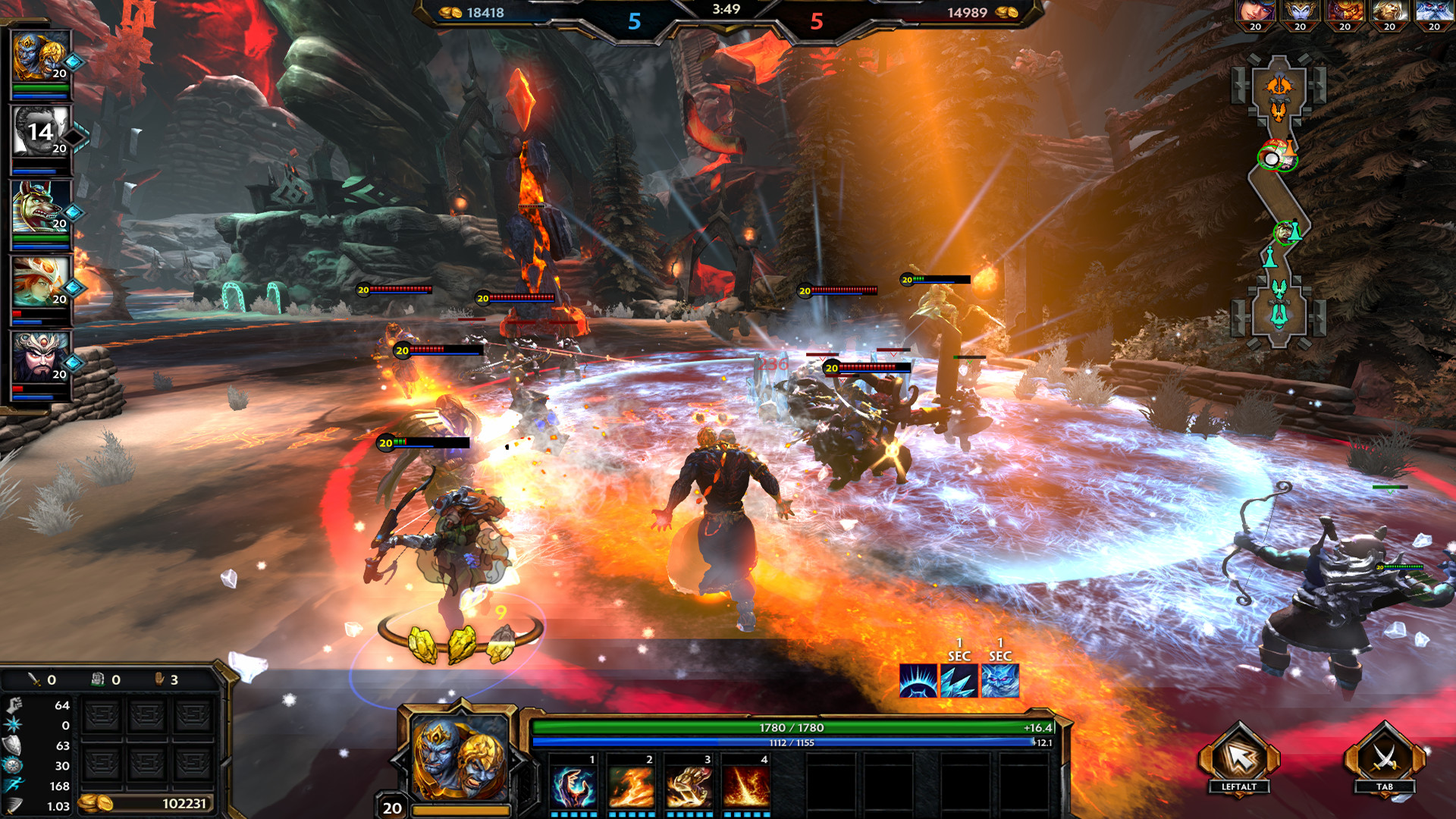Screen dimensions: 1456x819
Task: Click the sword kills counter icon
Action: tap(33, 680)
